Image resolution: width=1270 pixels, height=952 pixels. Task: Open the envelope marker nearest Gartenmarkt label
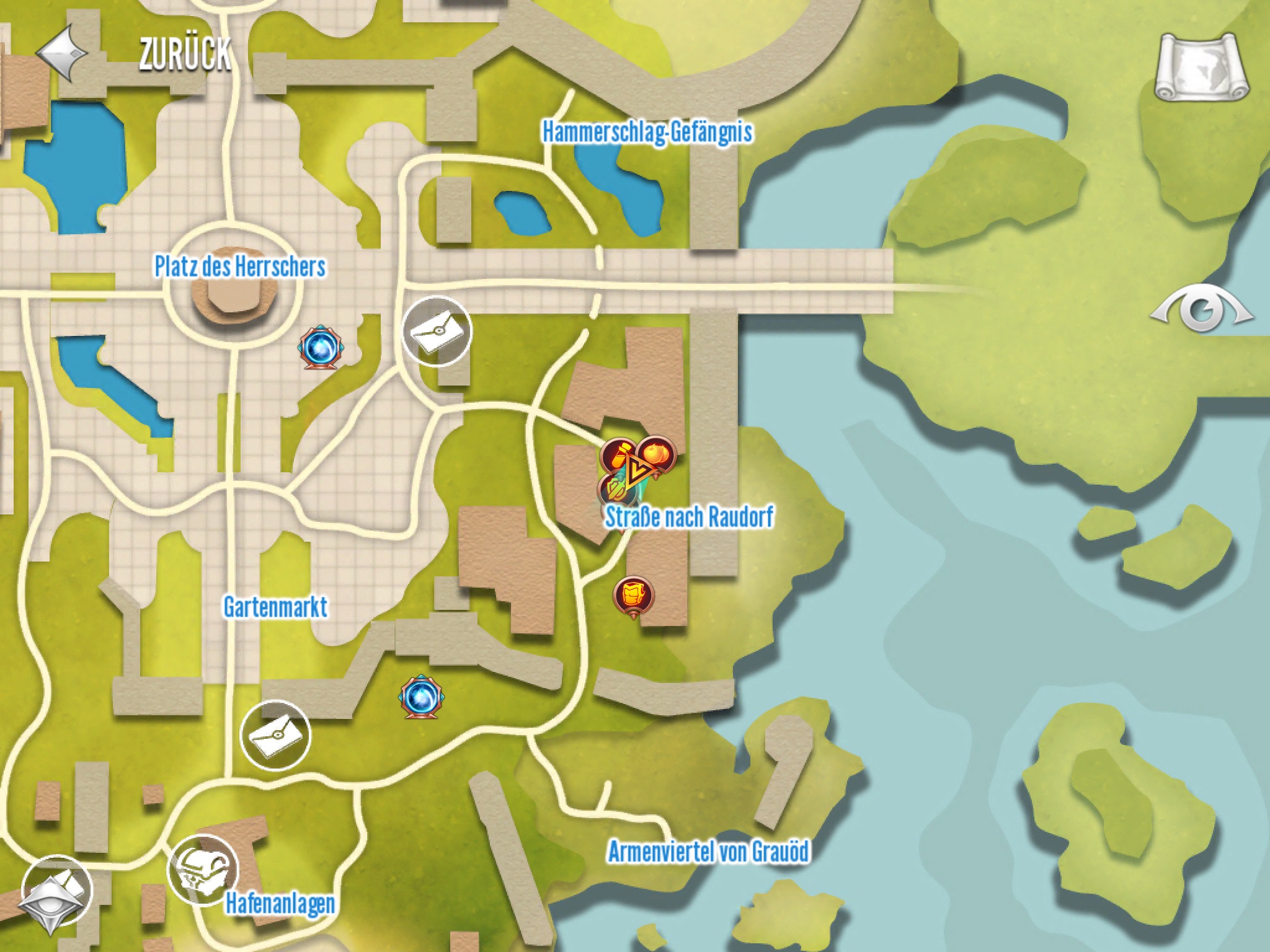[x=275, y=735]
